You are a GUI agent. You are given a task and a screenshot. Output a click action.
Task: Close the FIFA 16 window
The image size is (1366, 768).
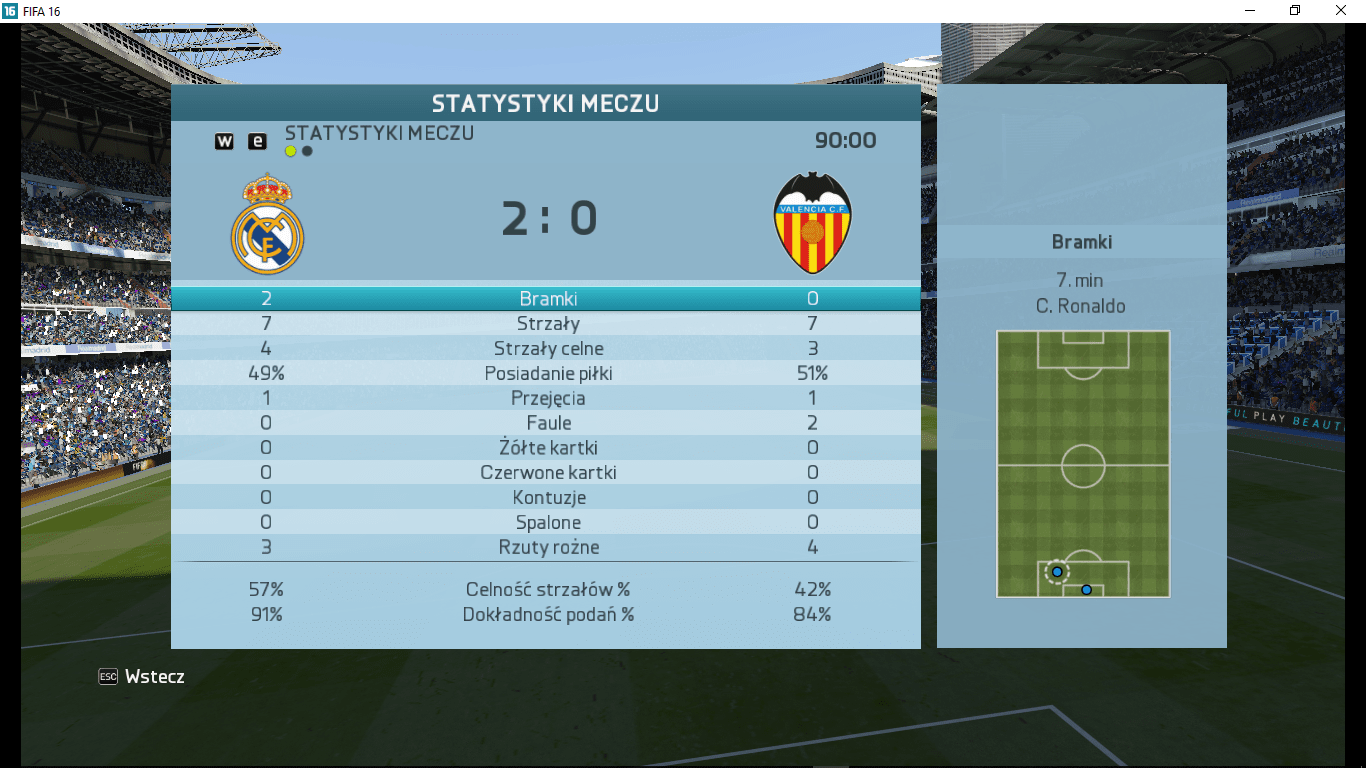pyautogui.click(x=1341, y=10)
